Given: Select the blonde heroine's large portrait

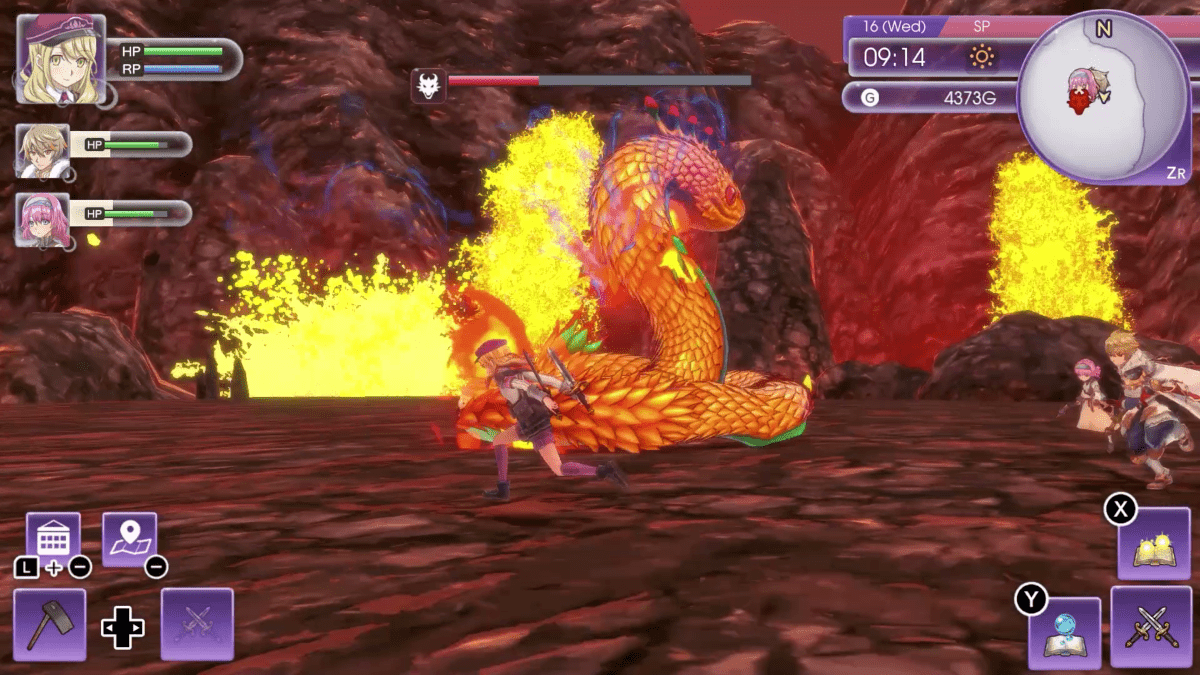Looking at the screenshot, I should click(61, 59).
